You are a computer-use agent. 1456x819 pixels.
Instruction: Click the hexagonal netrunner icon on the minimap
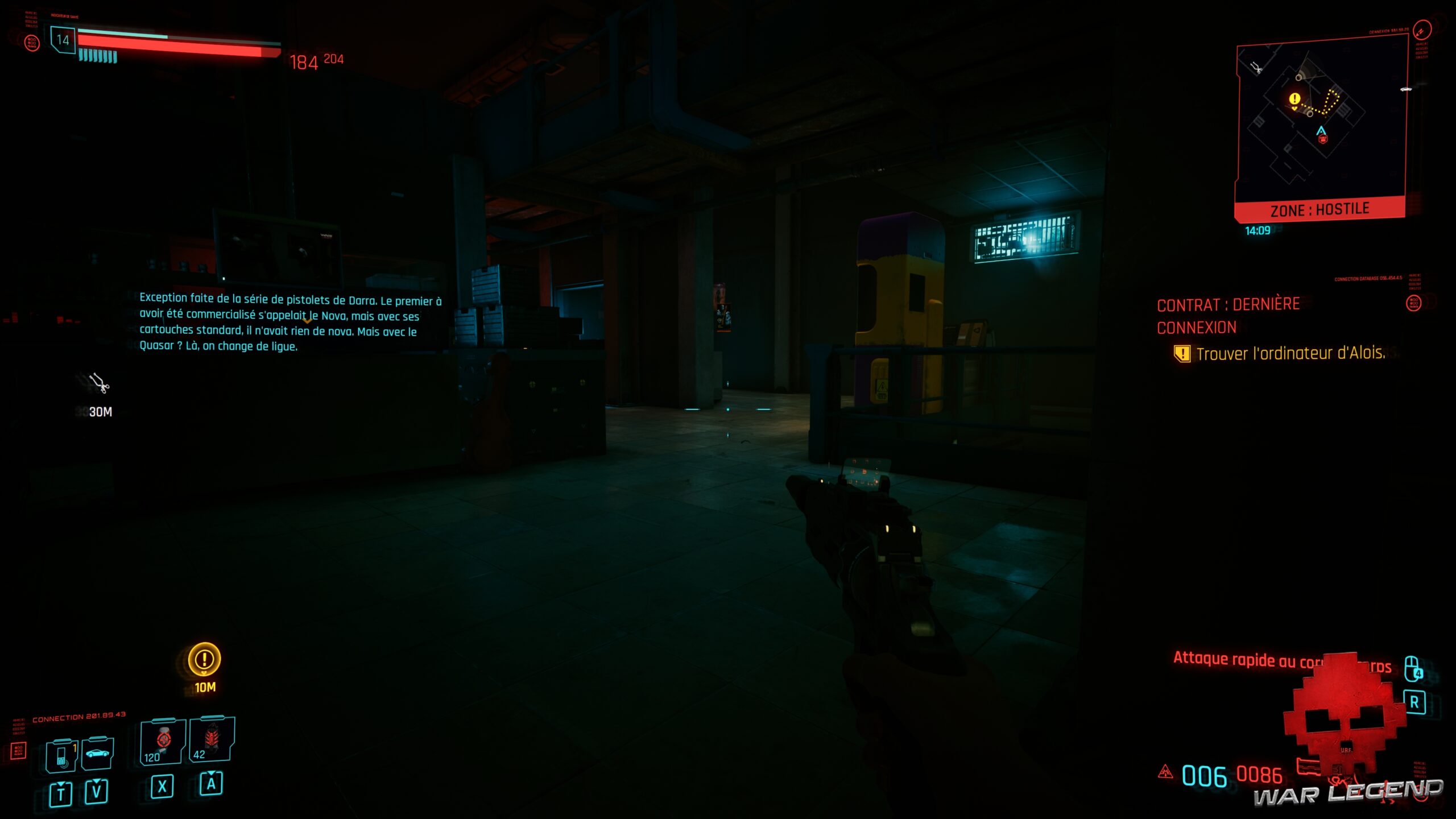point(1322,139)
